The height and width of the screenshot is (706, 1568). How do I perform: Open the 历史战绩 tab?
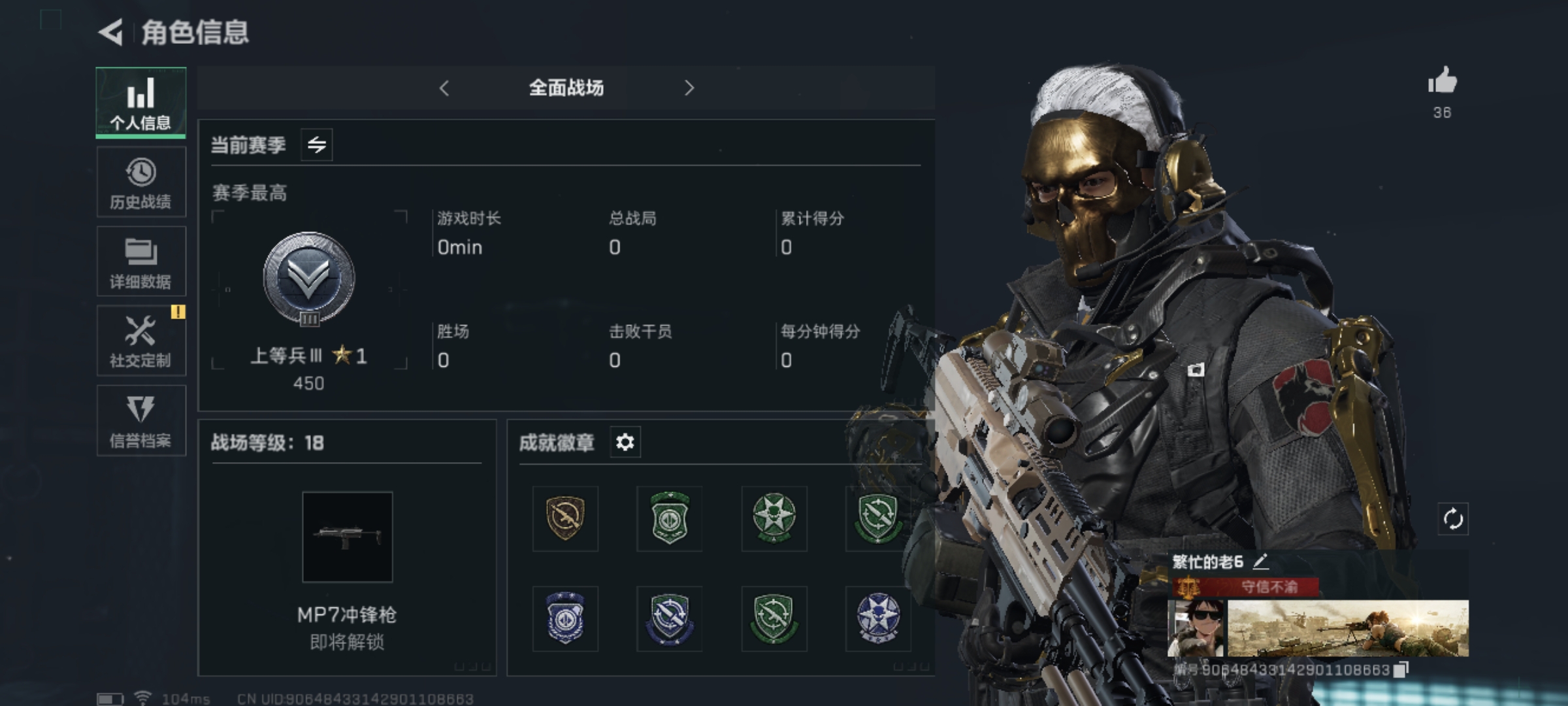[140, 182]
